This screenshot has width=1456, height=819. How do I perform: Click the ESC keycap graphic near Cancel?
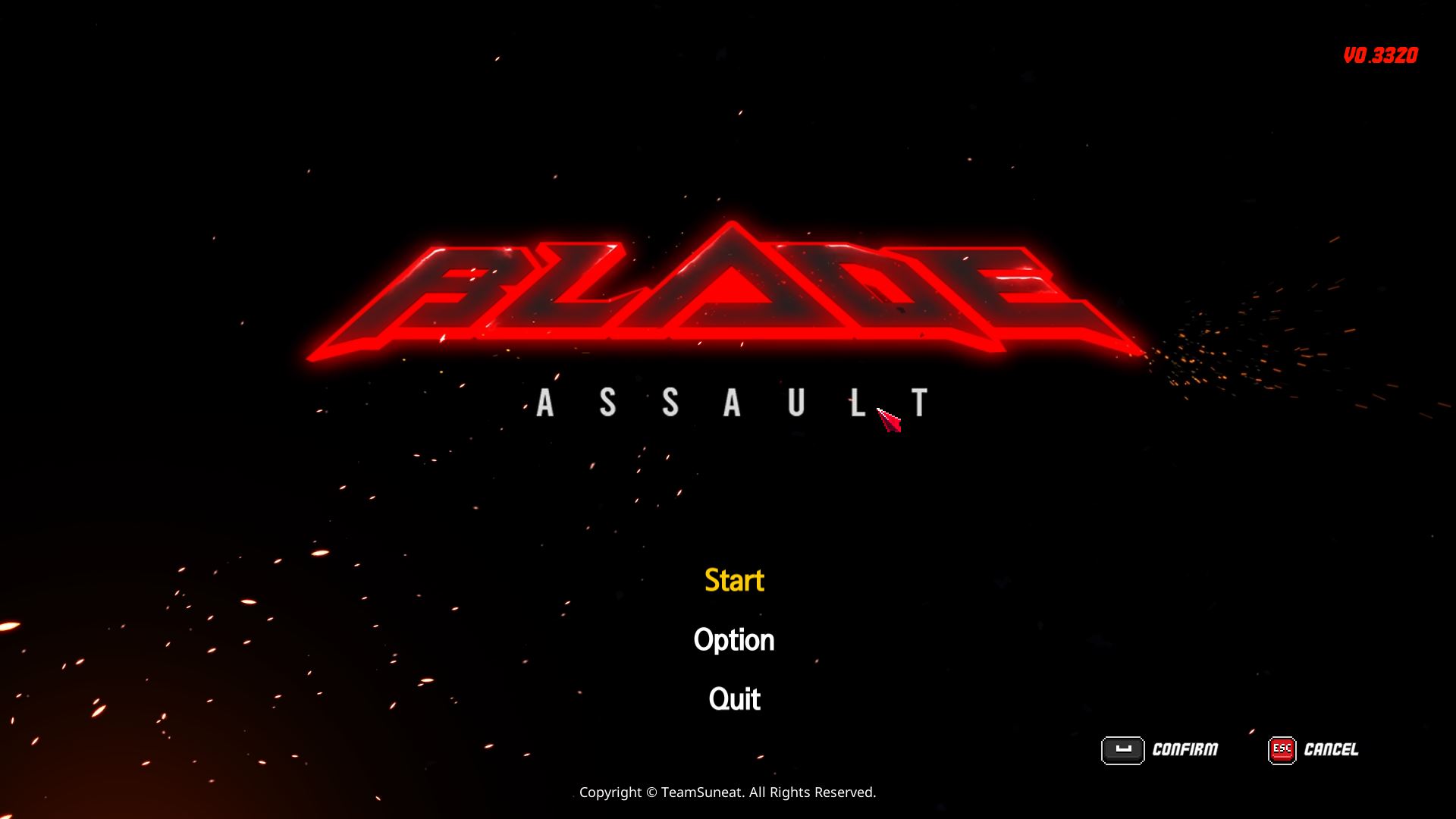coord(1283,751)
